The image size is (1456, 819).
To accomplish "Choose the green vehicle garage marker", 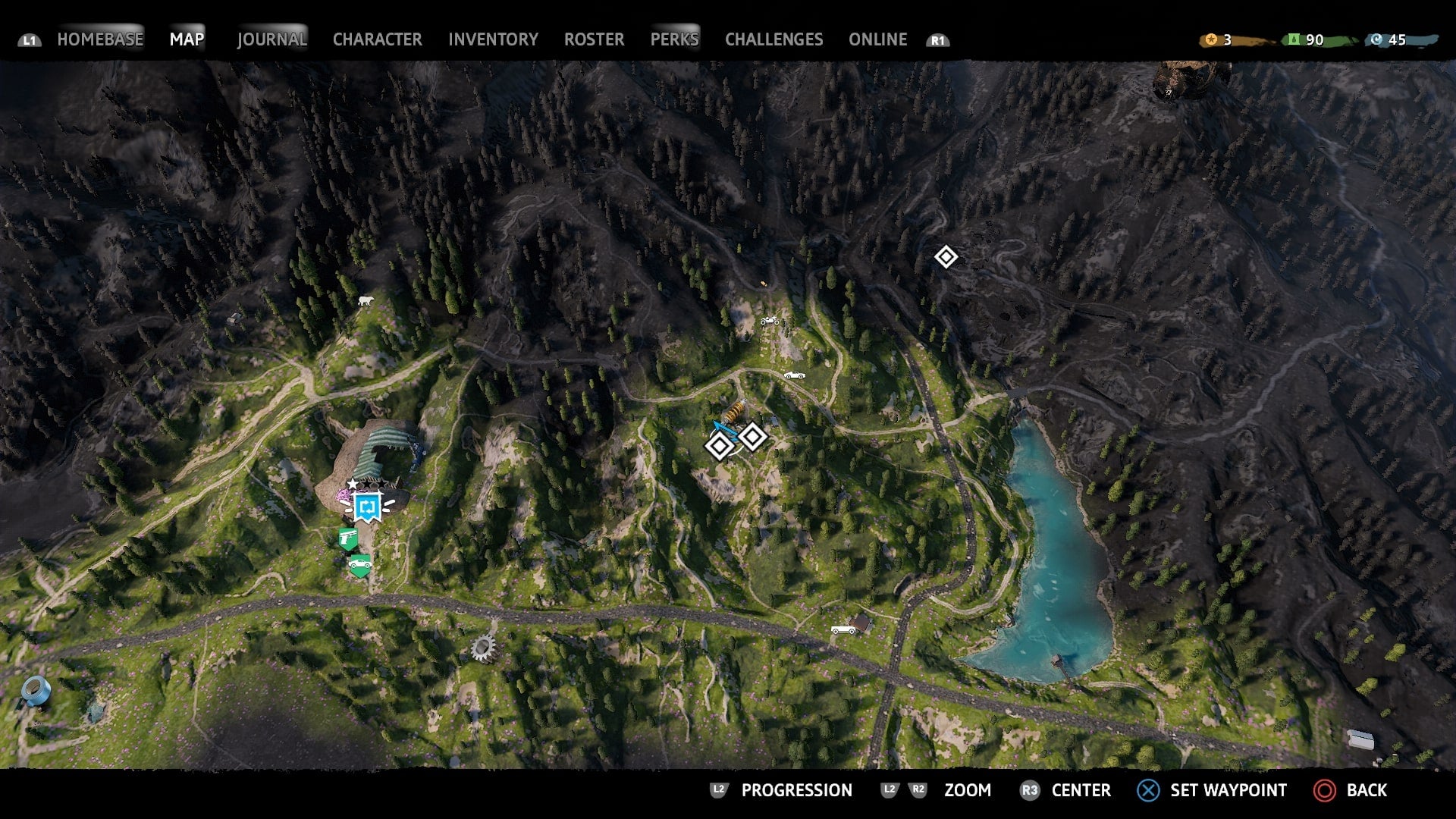I will (x=359, y=564).
